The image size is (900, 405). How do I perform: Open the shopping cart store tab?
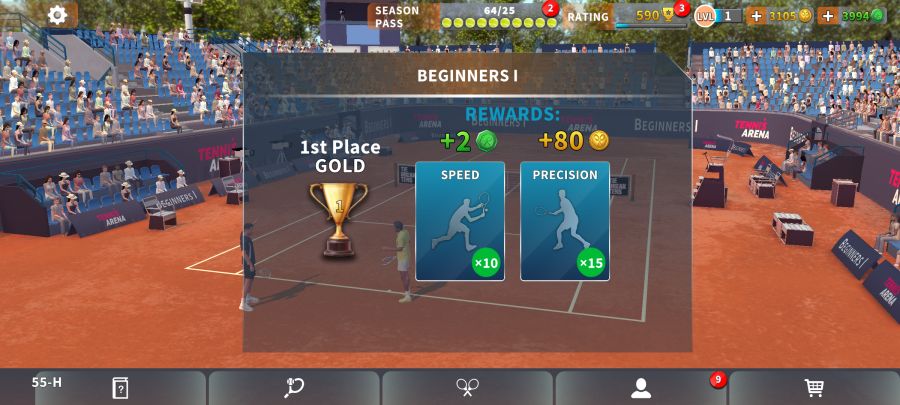pyautogui.click(x=814, y=388)
